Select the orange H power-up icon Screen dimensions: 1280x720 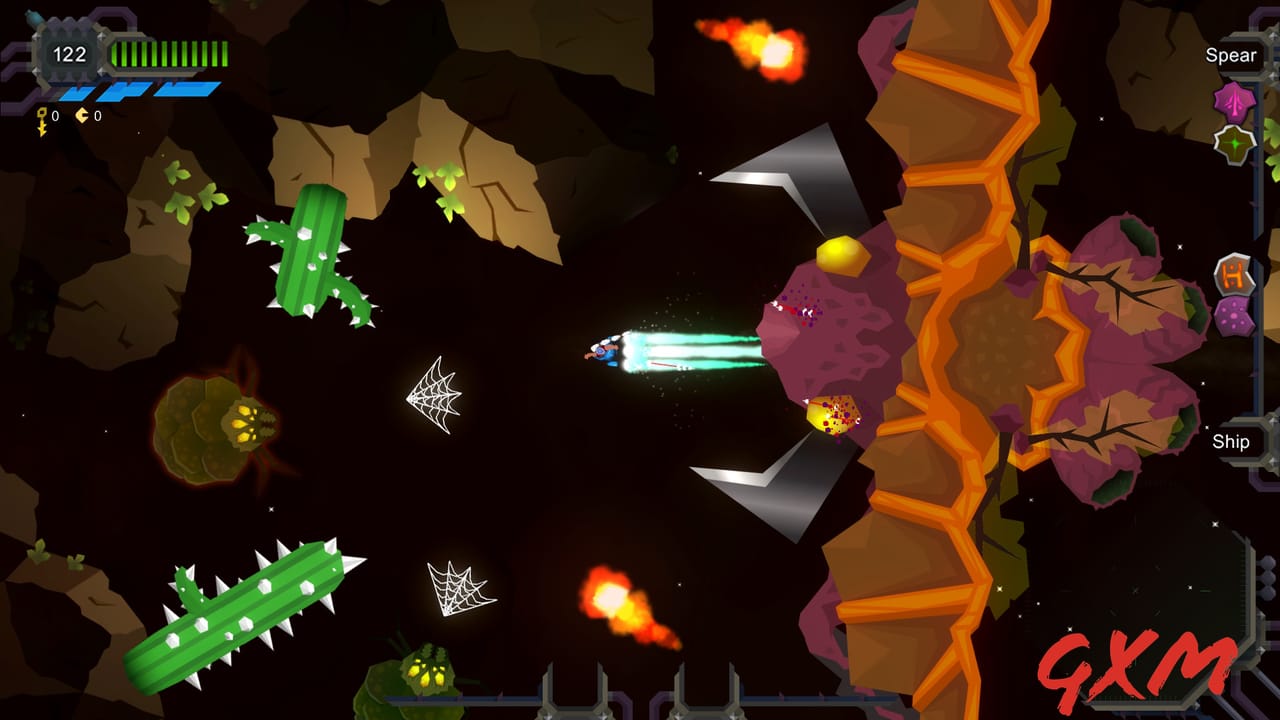(1233, 272)
